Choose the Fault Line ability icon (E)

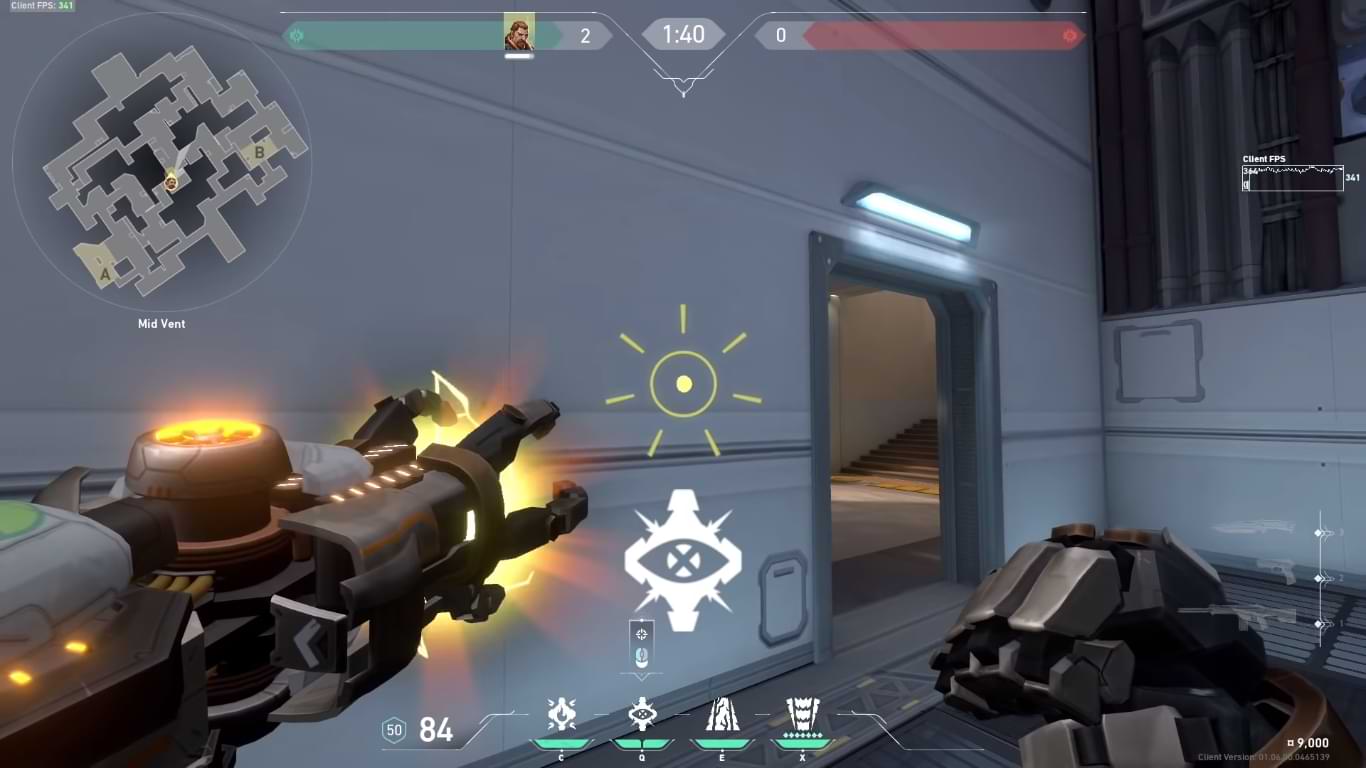click(722, 714)
